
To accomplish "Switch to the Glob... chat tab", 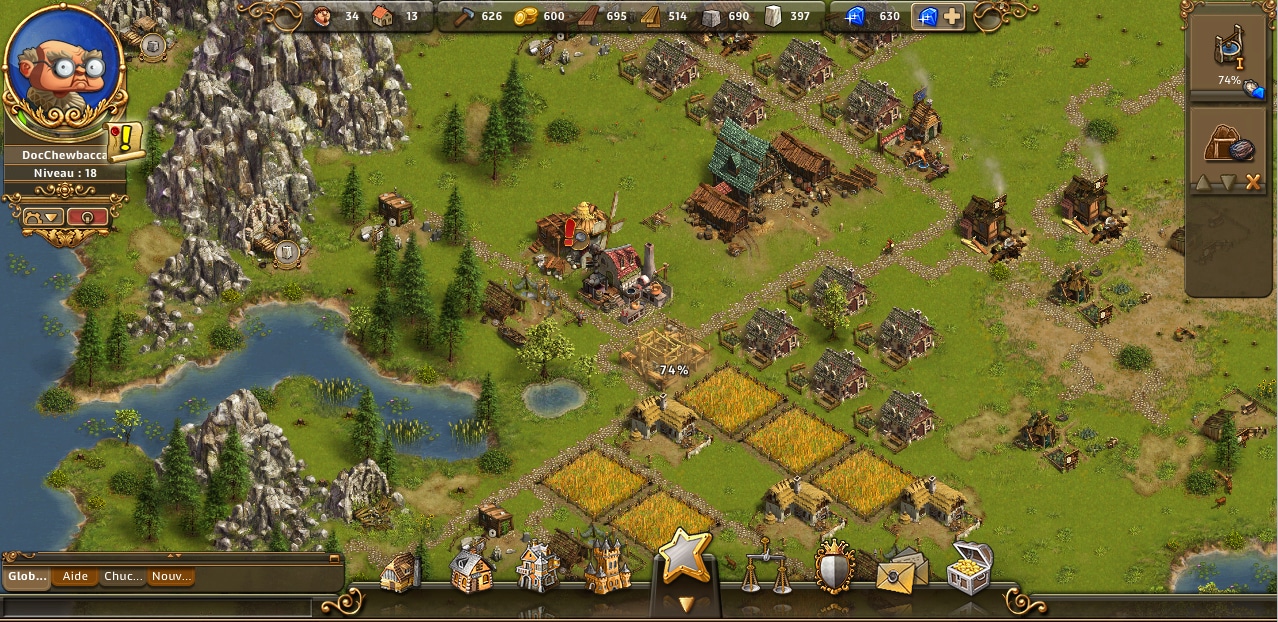I will (x=27, y=577).
